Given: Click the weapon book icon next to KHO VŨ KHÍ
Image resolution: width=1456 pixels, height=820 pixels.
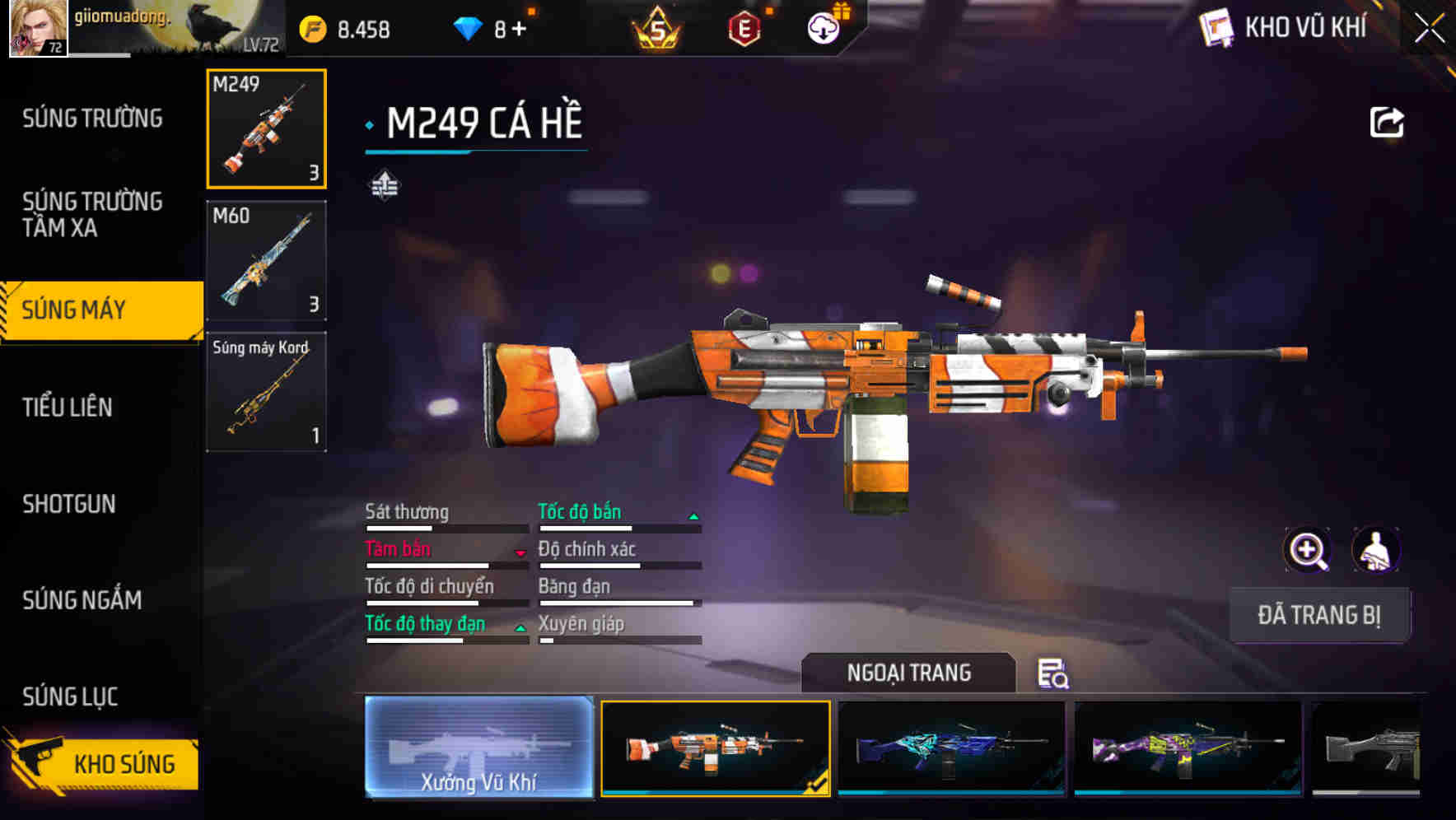Looking at the screenshot, I should tap(1216, 27).
